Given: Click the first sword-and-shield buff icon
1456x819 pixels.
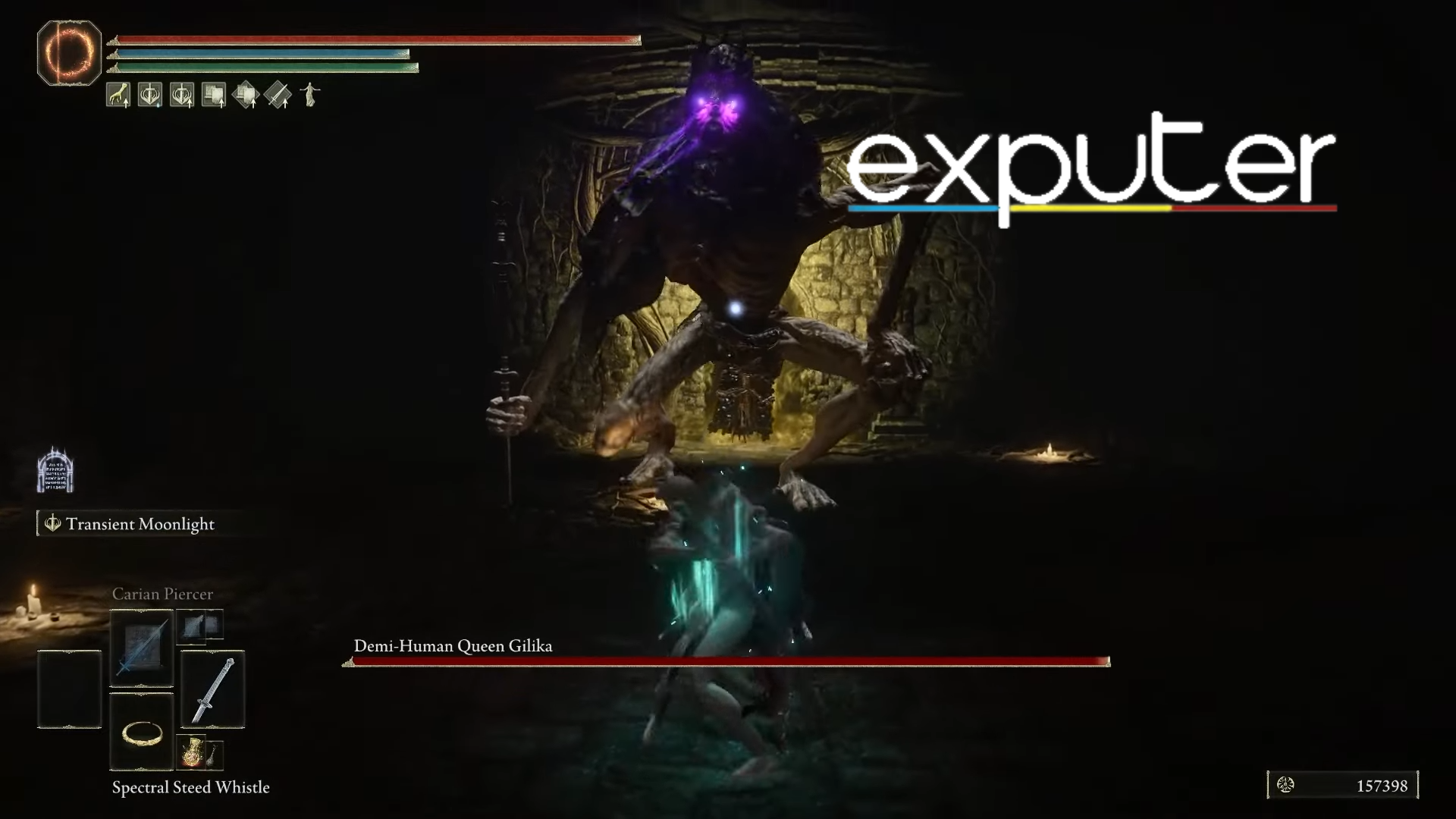Looking at the screenshot, I should (149, 94).
